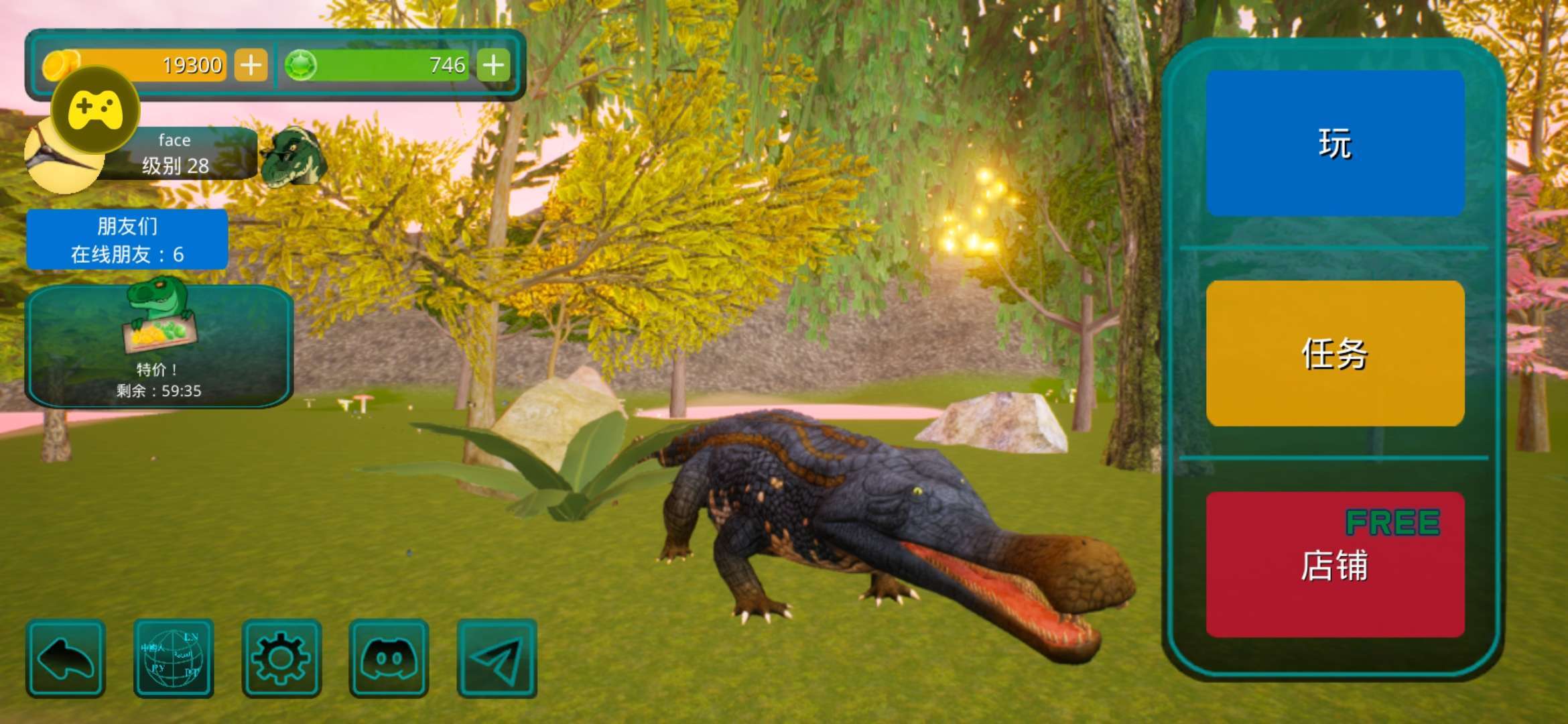Open the Telegram paper plane link
Viewport: 1568px width, 724px height.
click(497, 658)
